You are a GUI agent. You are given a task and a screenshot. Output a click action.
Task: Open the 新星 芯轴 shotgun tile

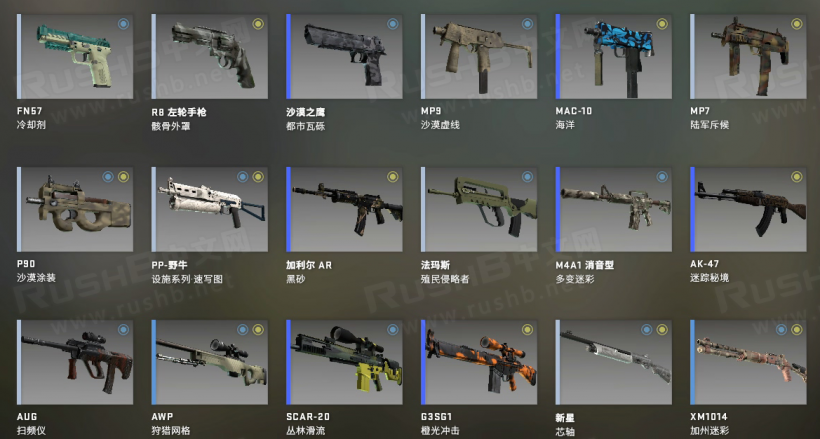(612, 362)
